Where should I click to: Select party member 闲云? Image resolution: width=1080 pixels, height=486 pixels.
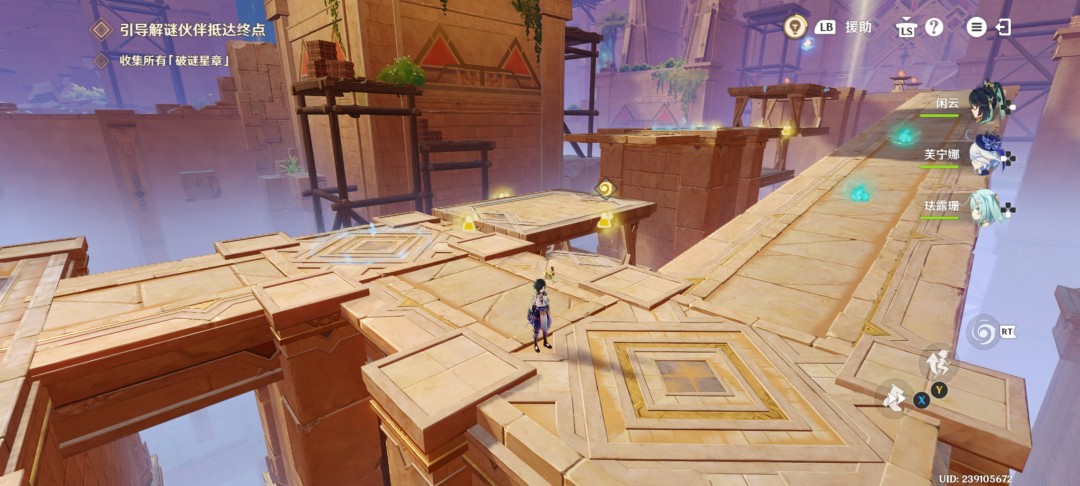(986, 103)
